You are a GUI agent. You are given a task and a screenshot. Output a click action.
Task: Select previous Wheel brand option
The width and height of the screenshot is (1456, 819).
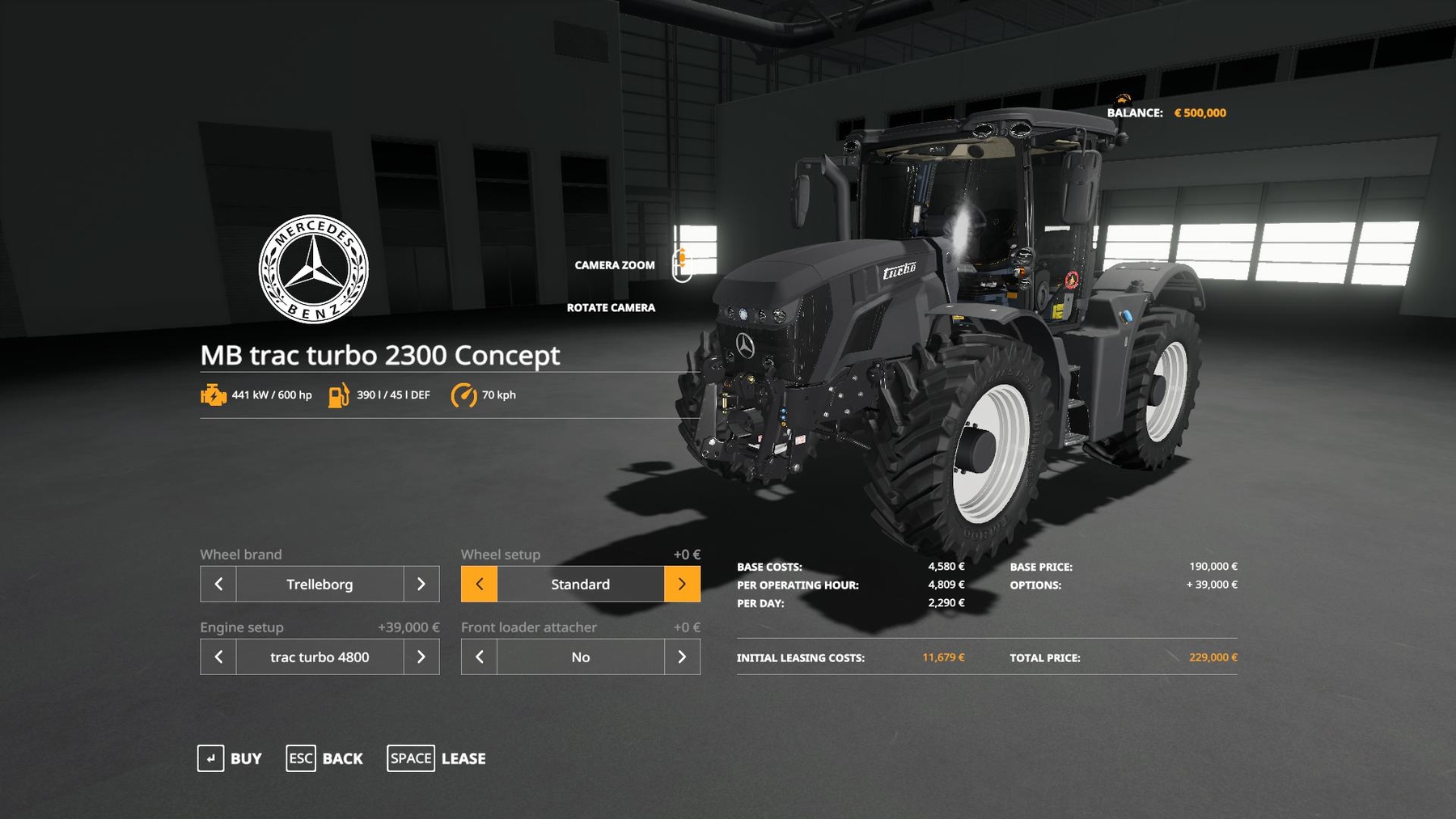(x=218, y=584)
